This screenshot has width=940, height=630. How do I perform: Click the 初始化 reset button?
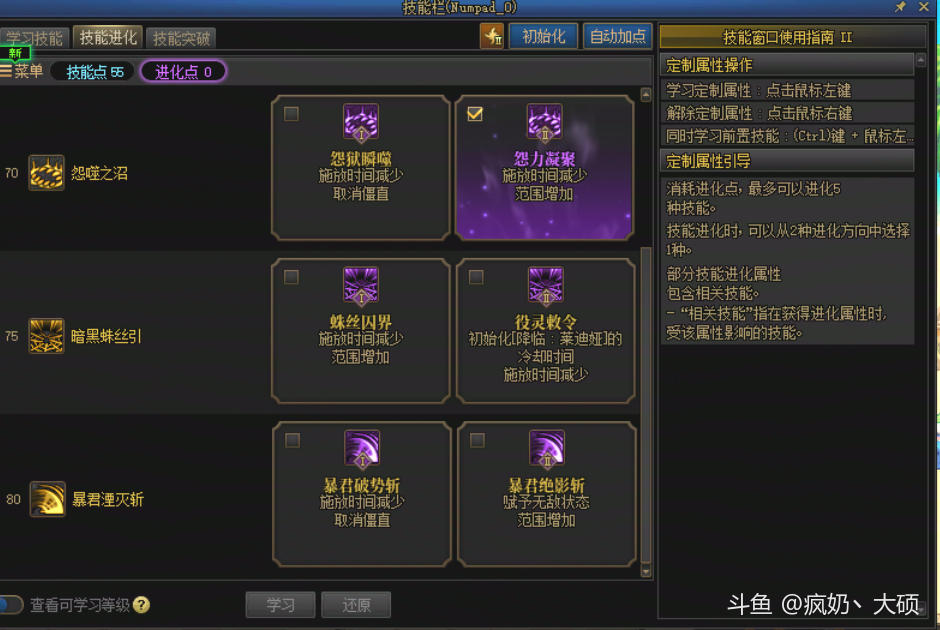tap(543, 37)
